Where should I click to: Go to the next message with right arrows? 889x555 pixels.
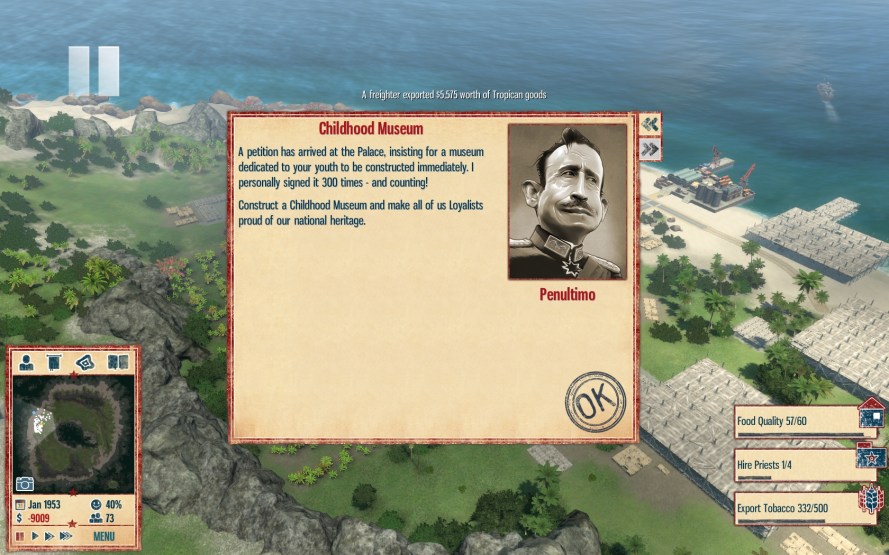(x=650, y=149)
